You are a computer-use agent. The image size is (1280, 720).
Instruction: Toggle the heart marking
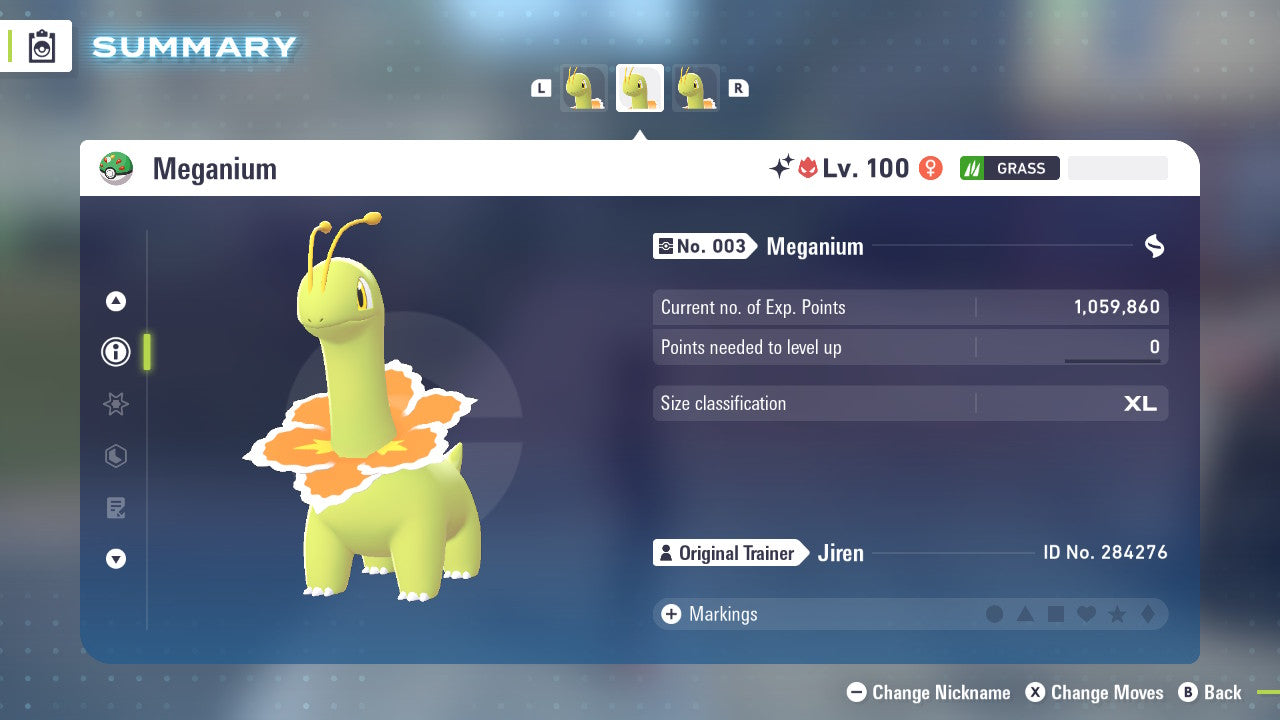[1087, 614]
